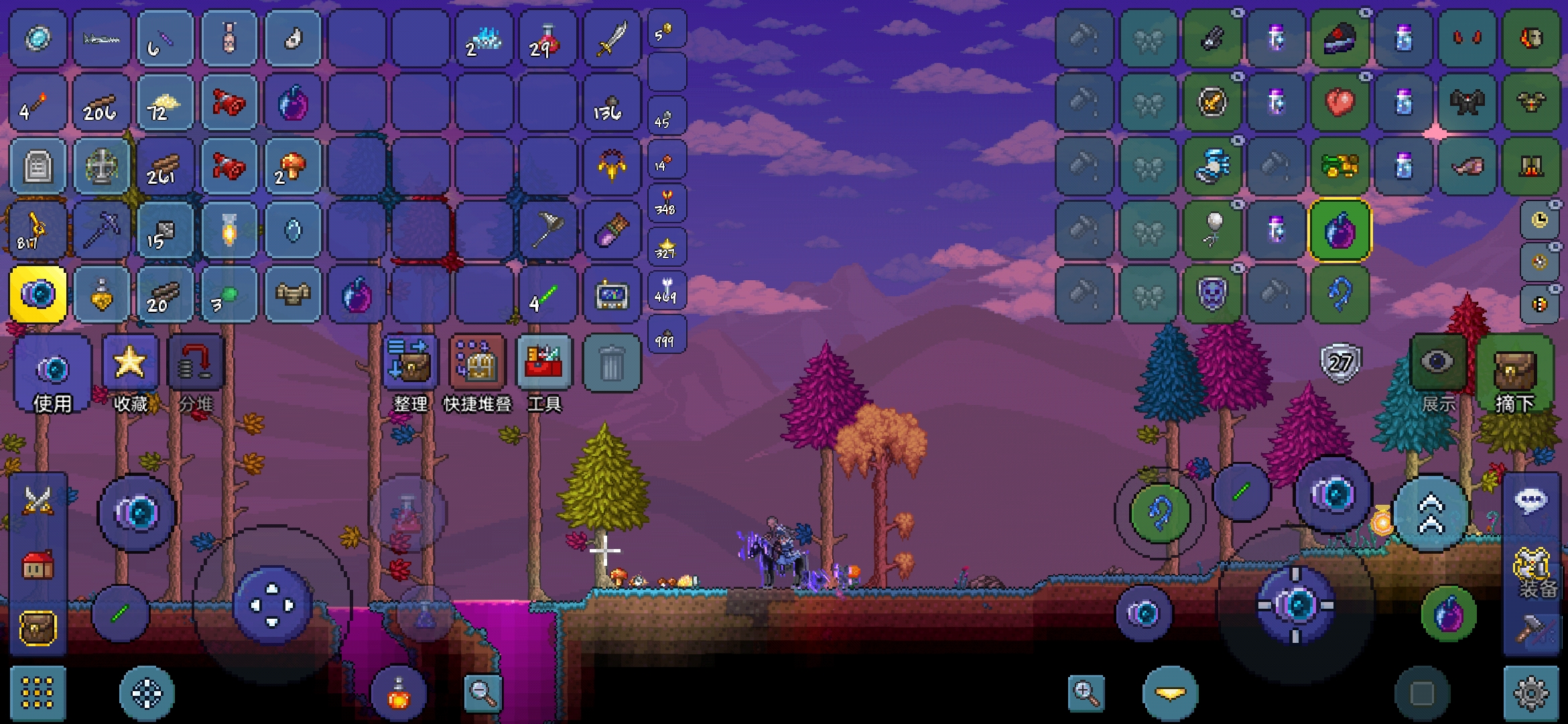The image size is (1568, 724).
Task: Zoom out with the minus magnifier
Action: pyautogui.click(x=482, y=692)
